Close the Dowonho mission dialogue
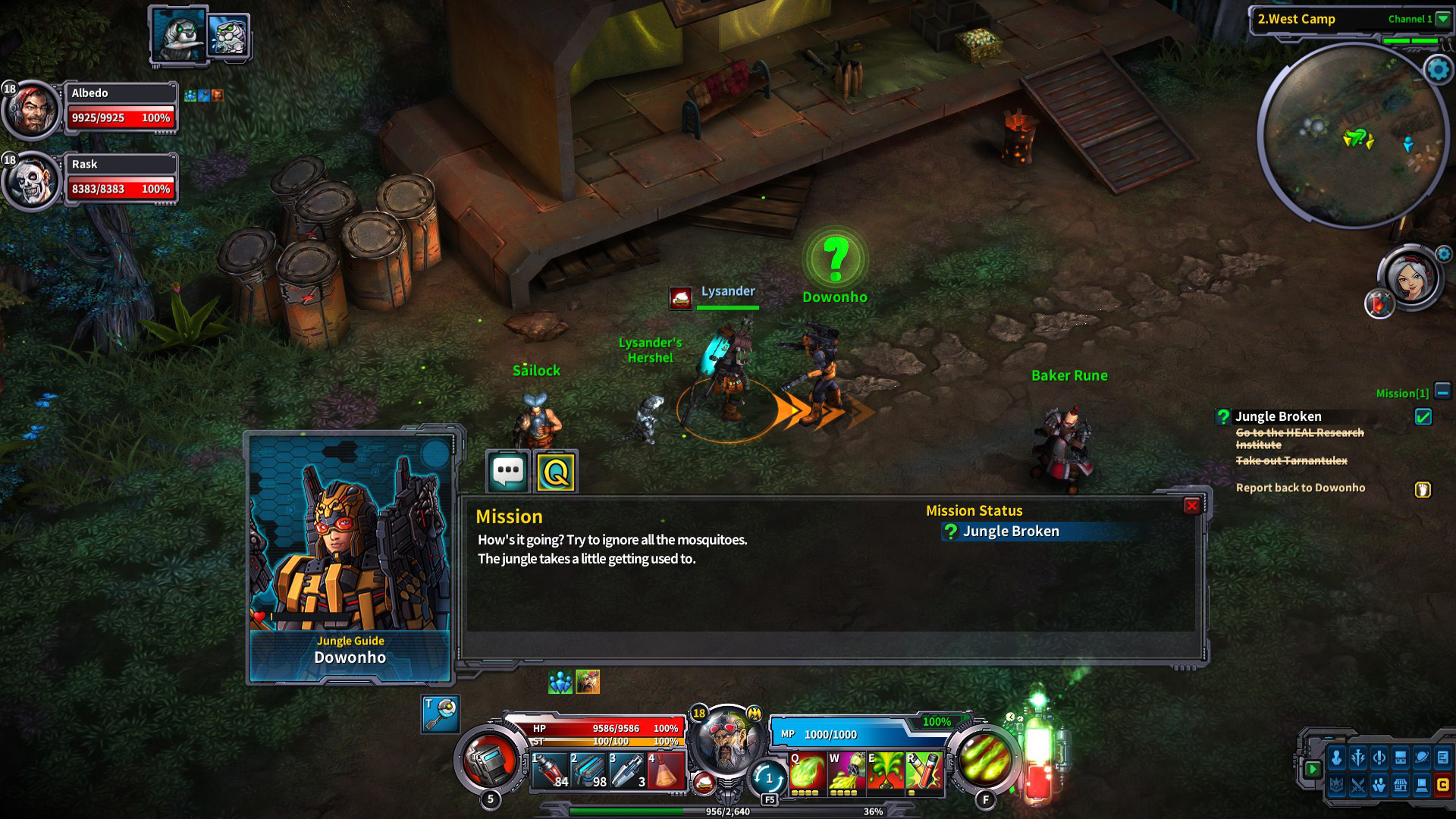 pyautogui.click(x=1191, y=506)
